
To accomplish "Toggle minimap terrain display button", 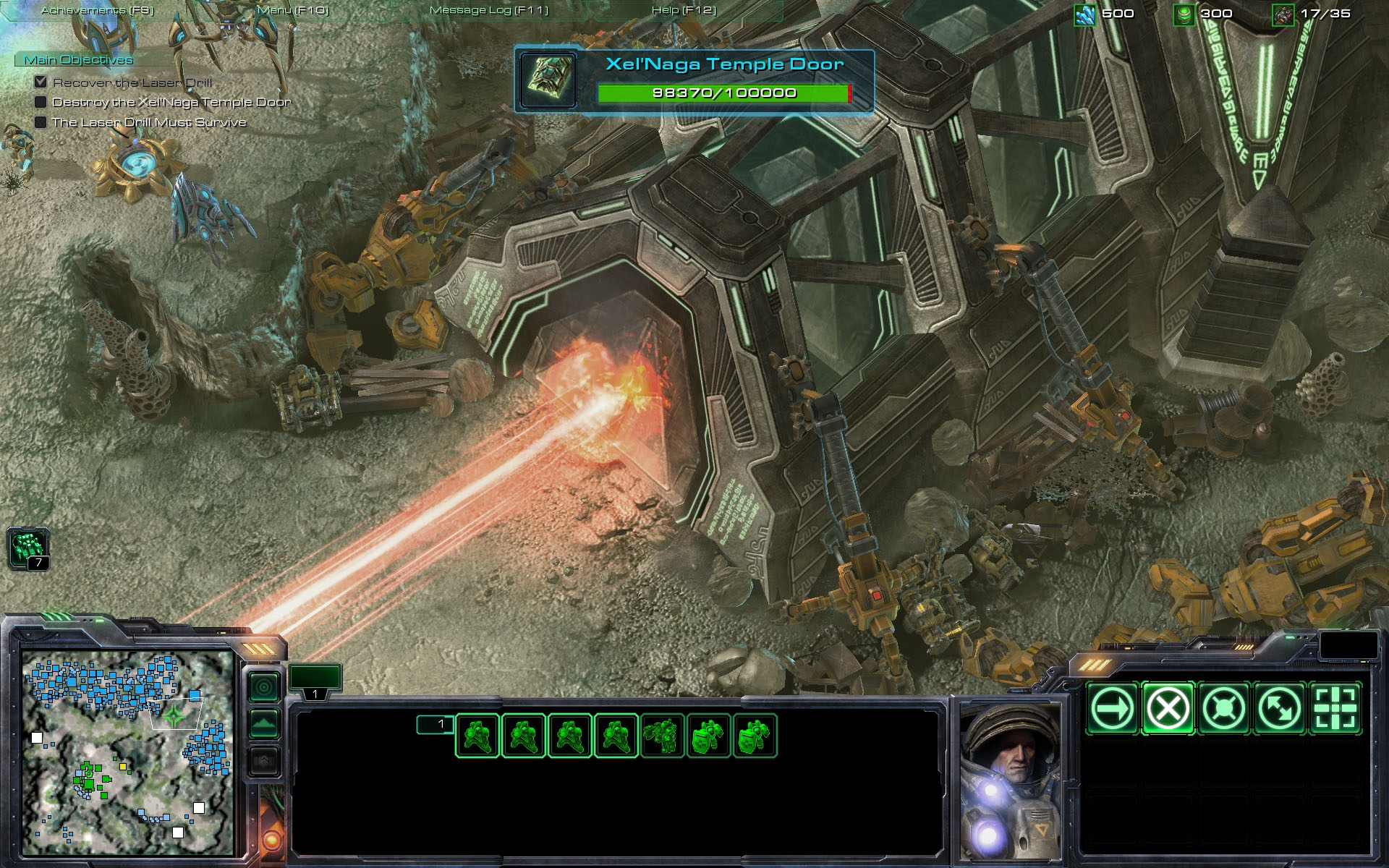I will tap(264, 724).
